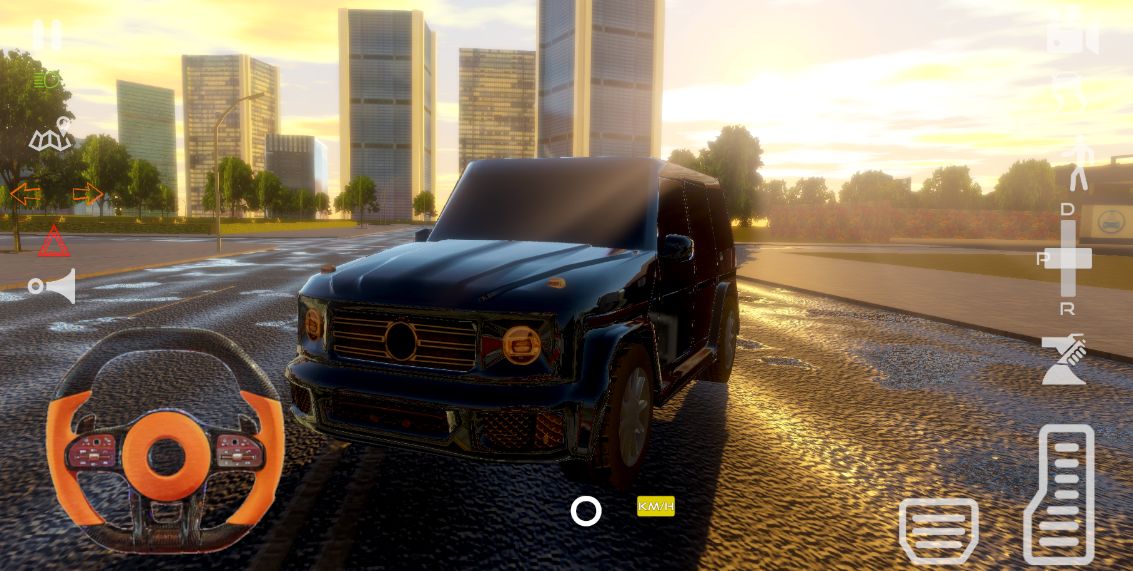Engage the handbrake icon
The width and height of the screenshot is (1133, 571).
pyautogui.click(x=1063, y=360)
